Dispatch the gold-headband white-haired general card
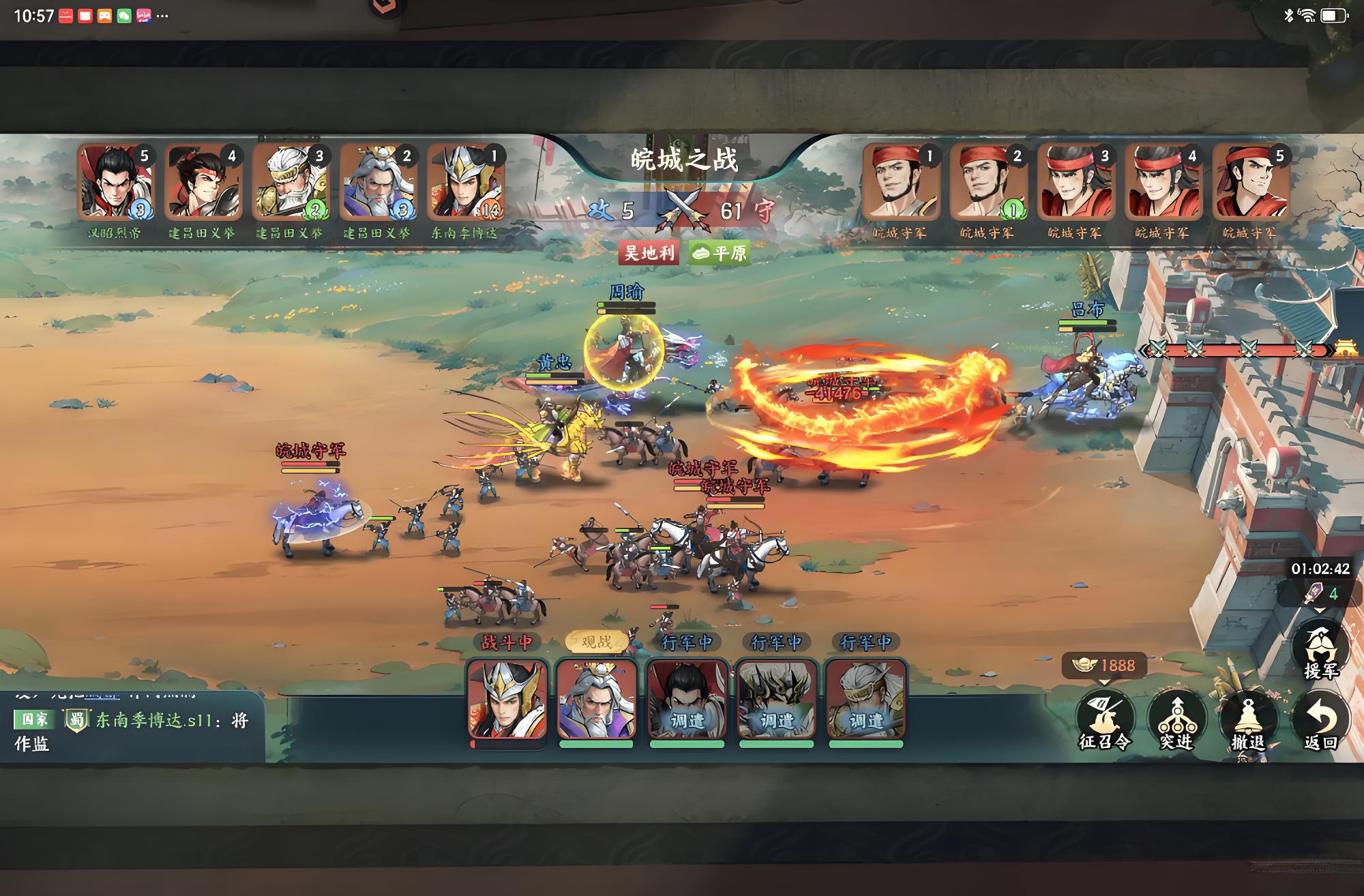This screenshot has width=1364, height=896. click(865, 700)
